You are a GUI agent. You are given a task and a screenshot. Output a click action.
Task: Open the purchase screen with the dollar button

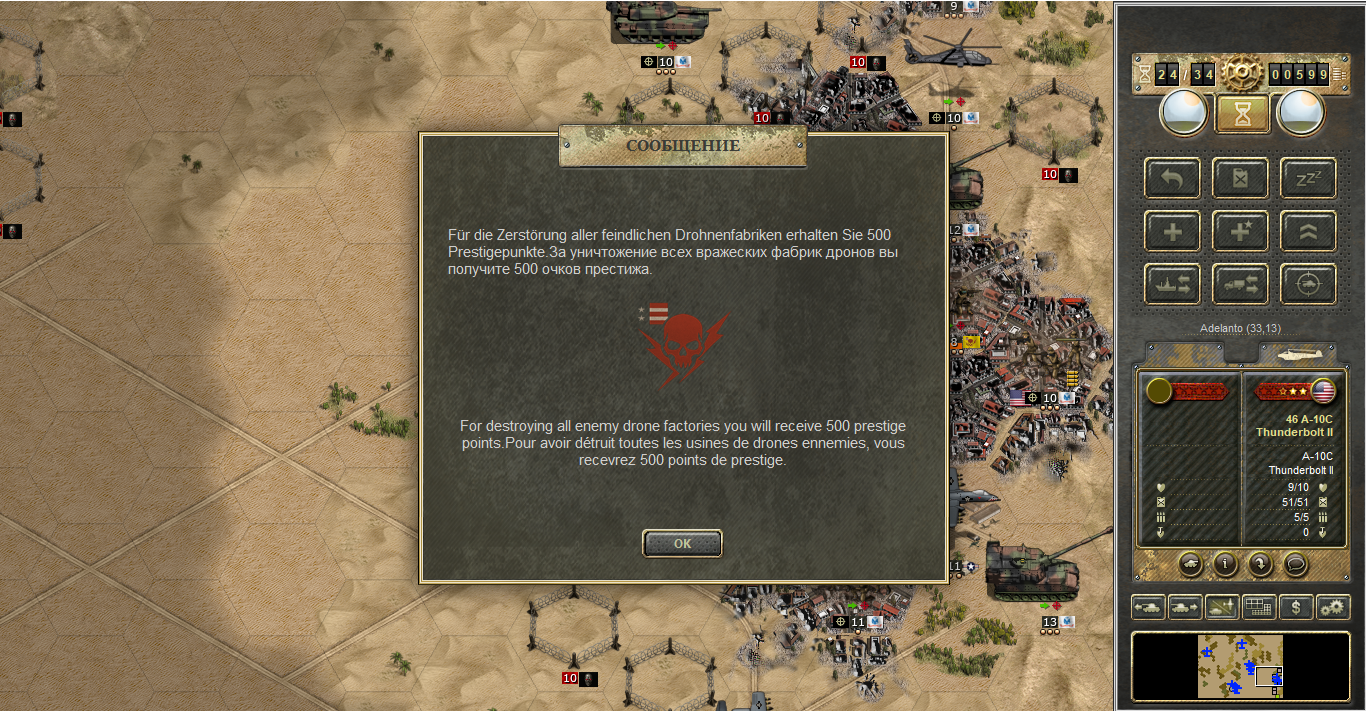(1296, 607)
